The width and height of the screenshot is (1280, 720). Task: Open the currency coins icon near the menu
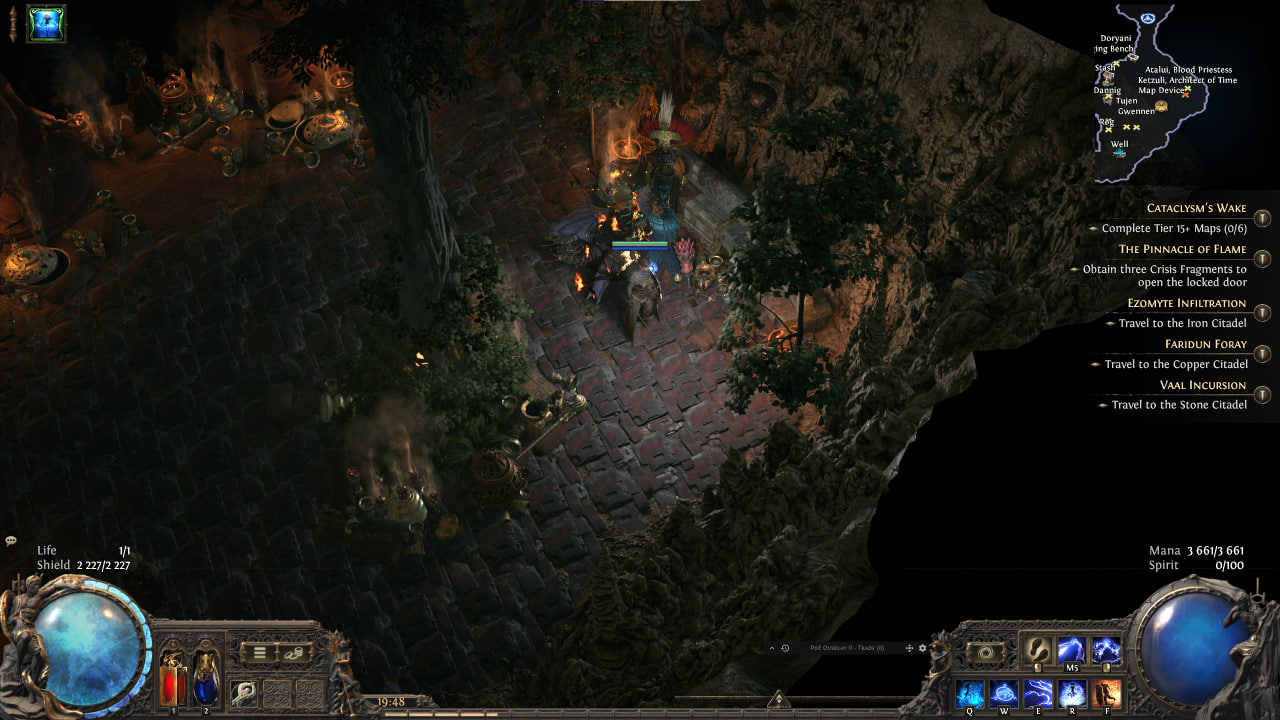294,652
